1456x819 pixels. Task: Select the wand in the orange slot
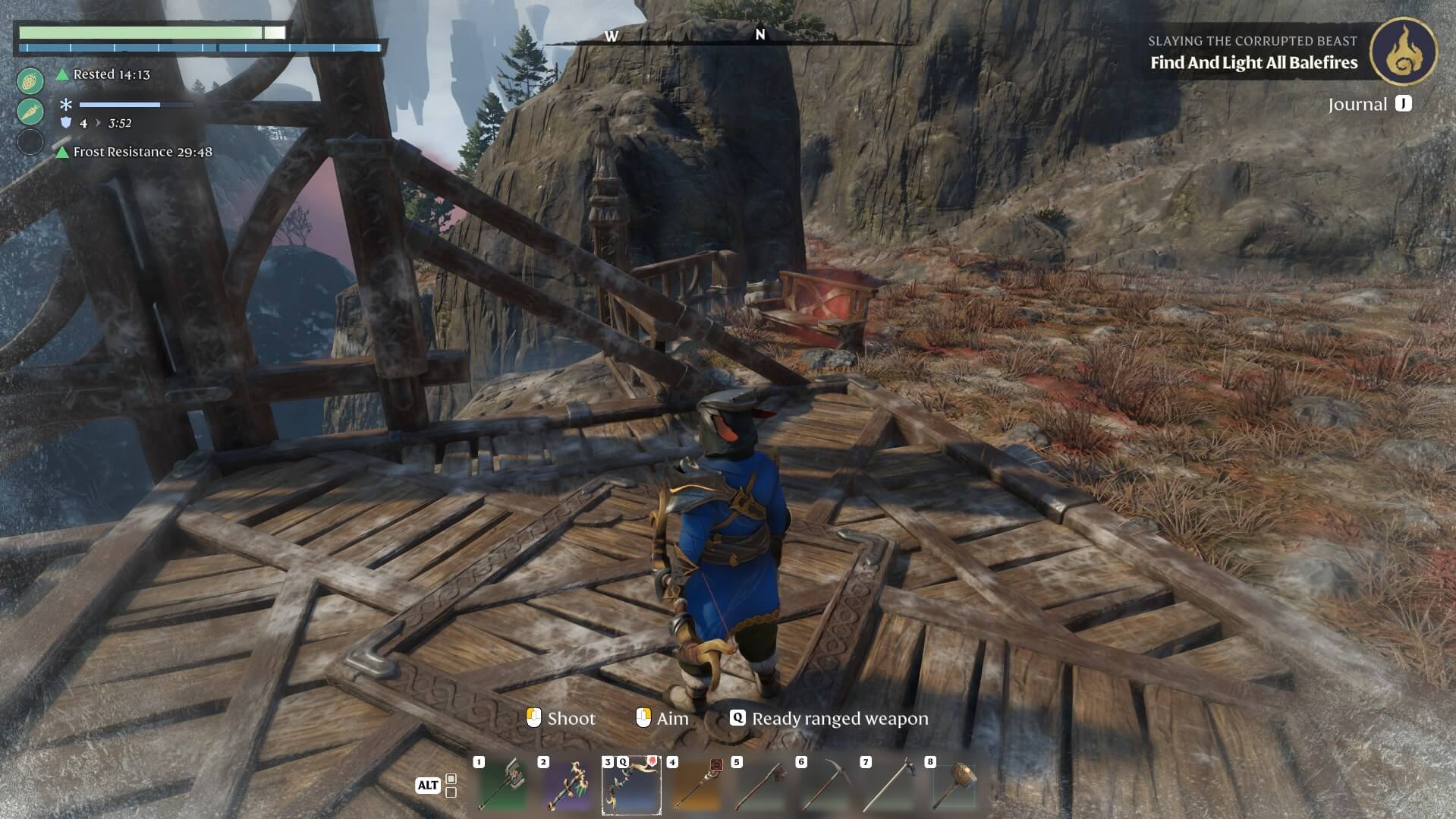(696, 786)
